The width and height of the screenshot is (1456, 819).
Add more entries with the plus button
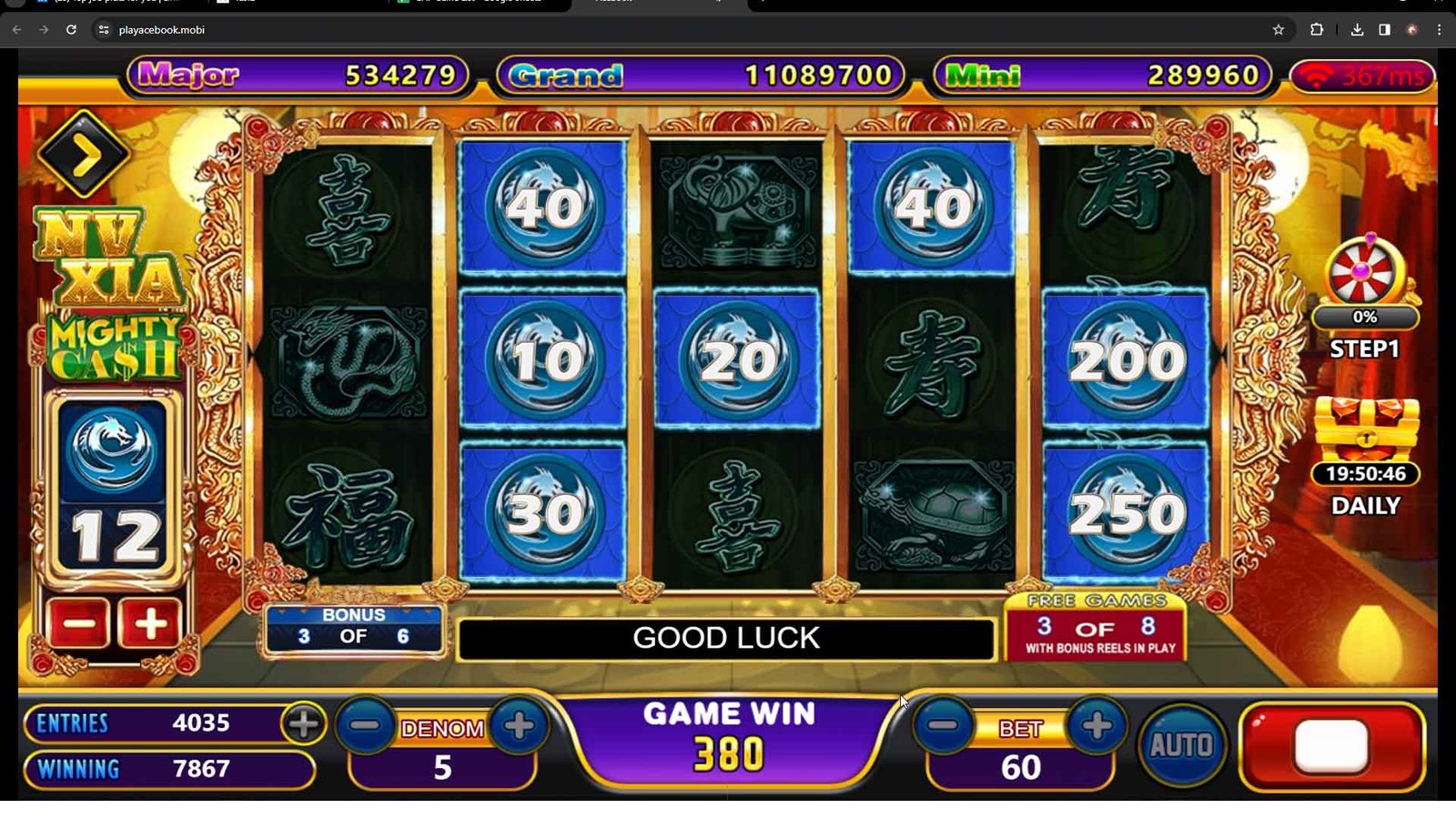coord(303,724)
